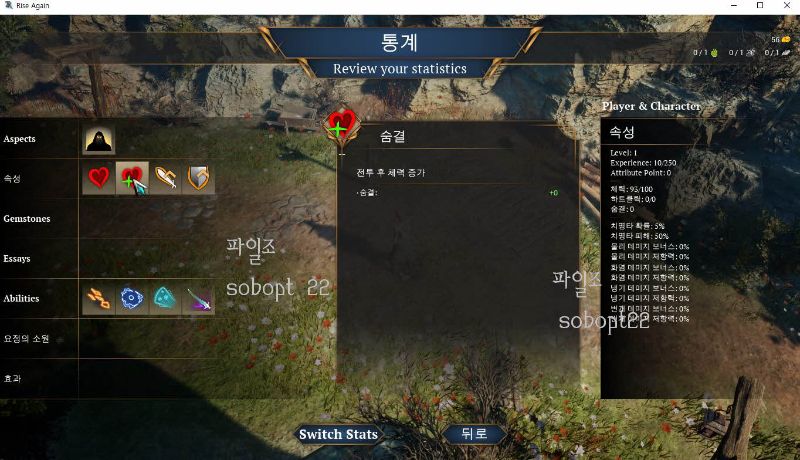This screenshot has width=800, height=460.
Task: Choose the teal crystal shield ability
Action: click(x=166, y=298)
